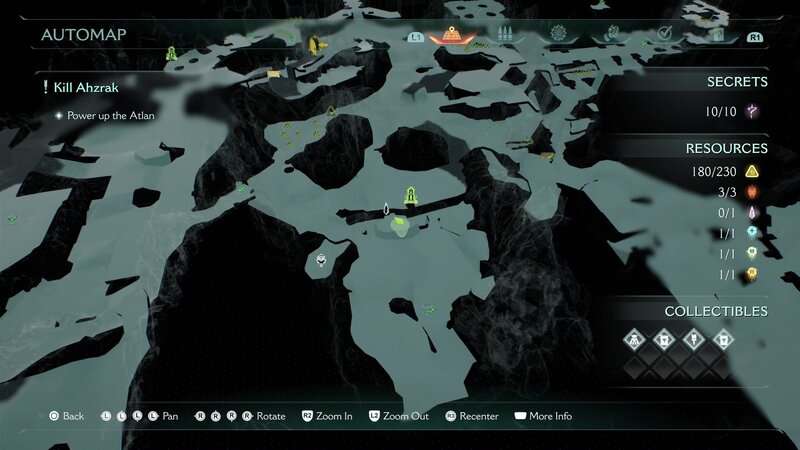The height and width of the screenshot is (450, 800).
Task: Click the Power up the Atlan sub-objective
Action: [x=110, y=115]
